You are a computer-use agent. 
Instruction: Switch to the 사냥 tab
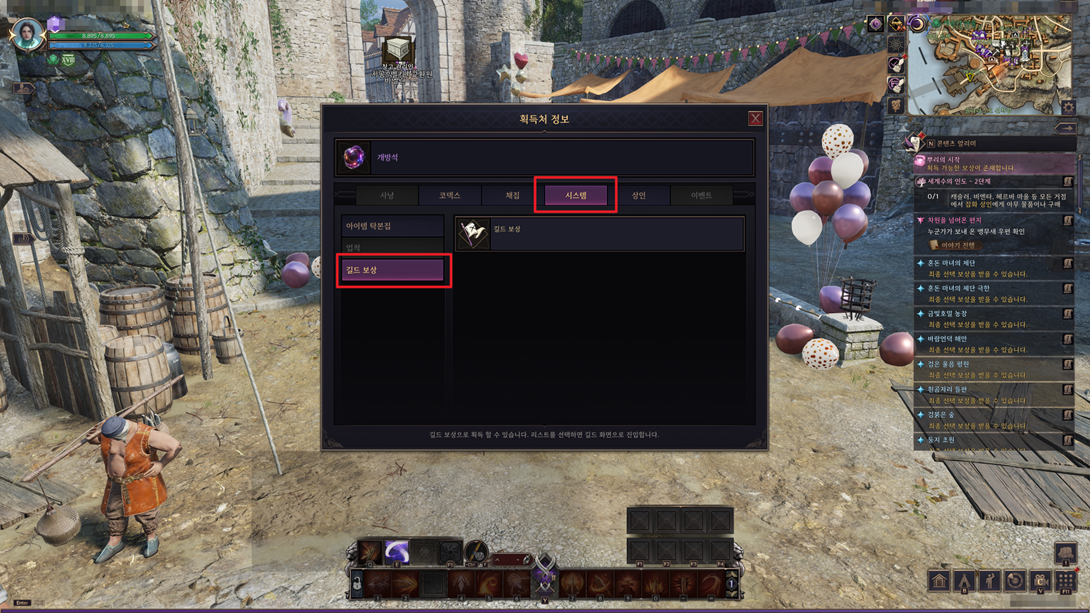[387, 196]
